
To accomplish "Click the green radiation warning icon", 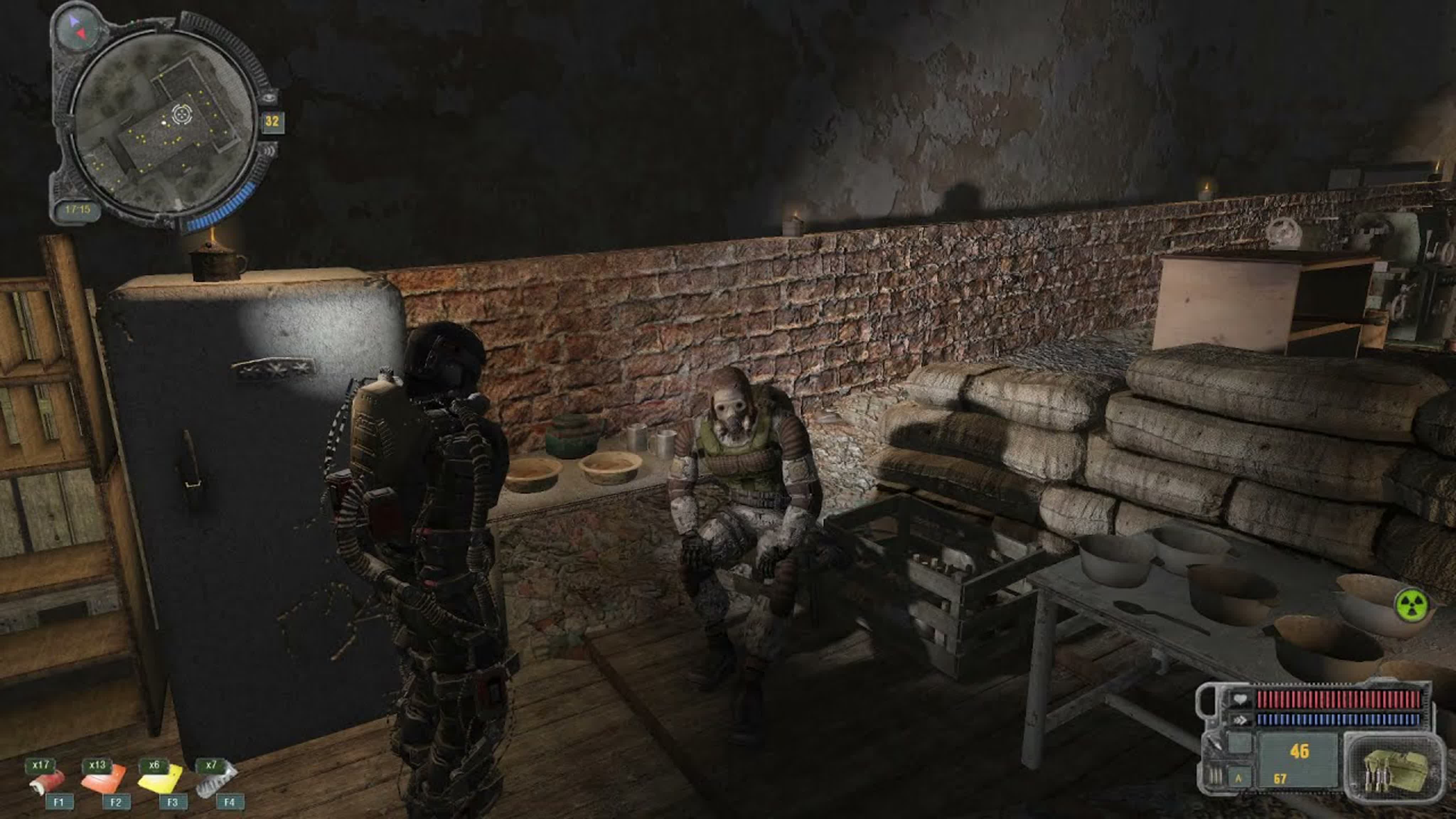I will tap(1411, 606).
